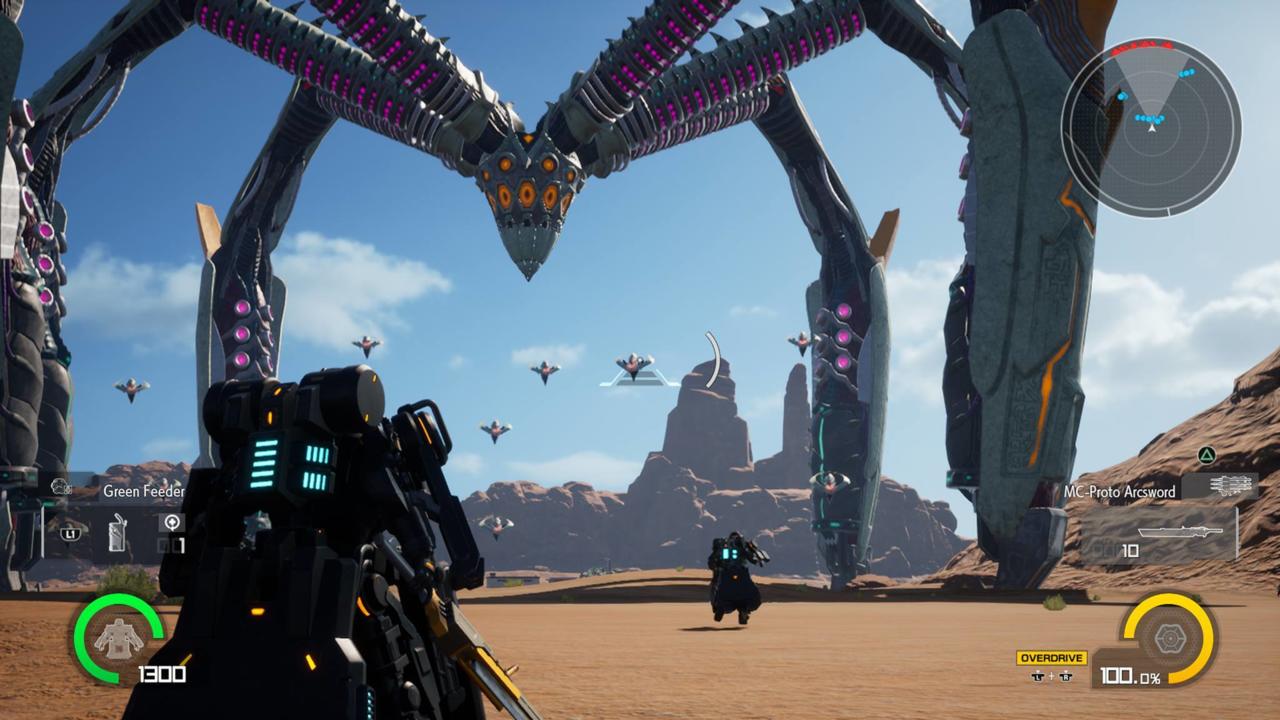1280x720 pixels.
Task: Click the player arrow marker on the radar
Action: click(1154, 128)
